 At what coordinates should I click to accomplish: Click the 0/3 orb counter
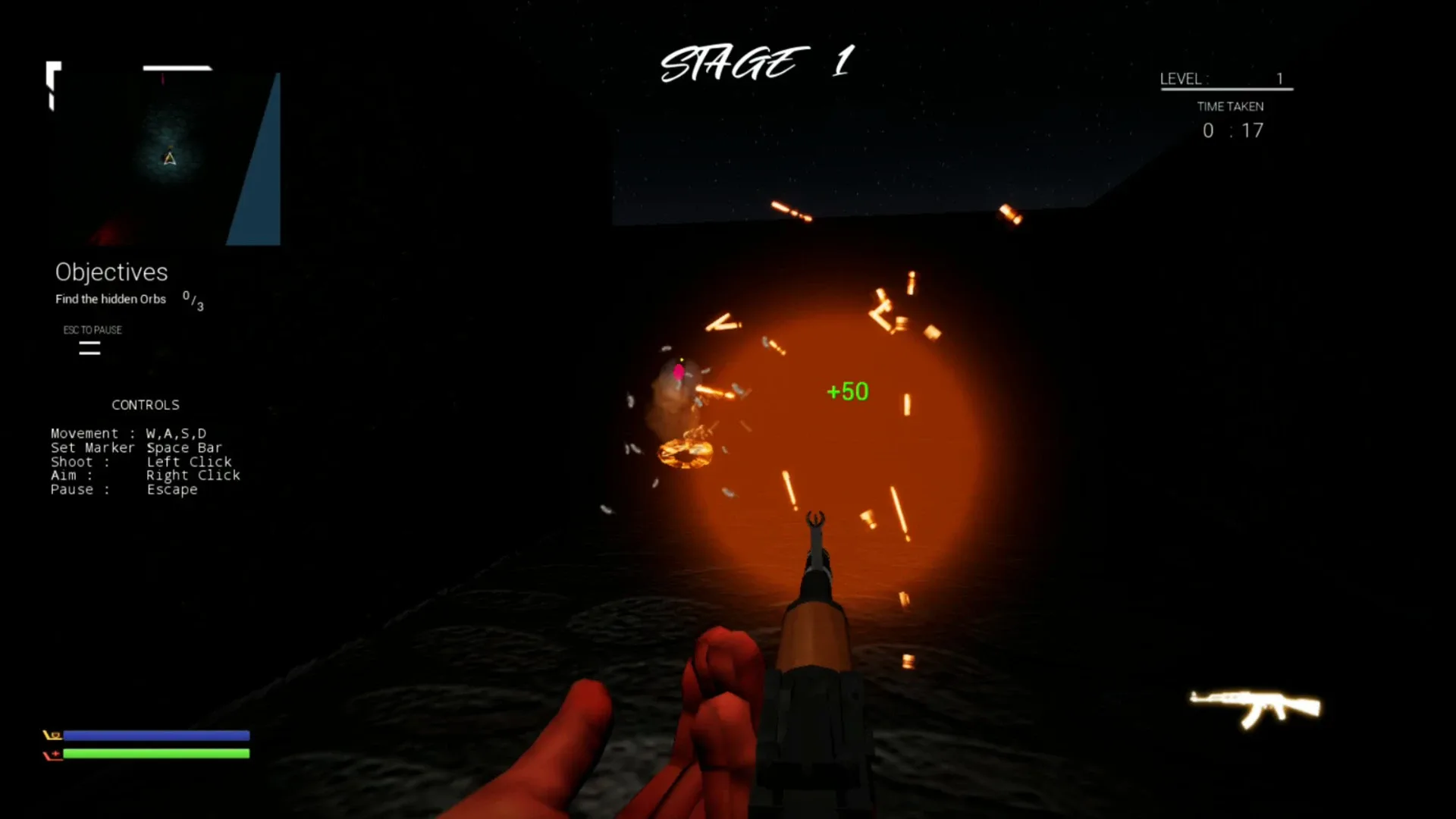[191, 300]
